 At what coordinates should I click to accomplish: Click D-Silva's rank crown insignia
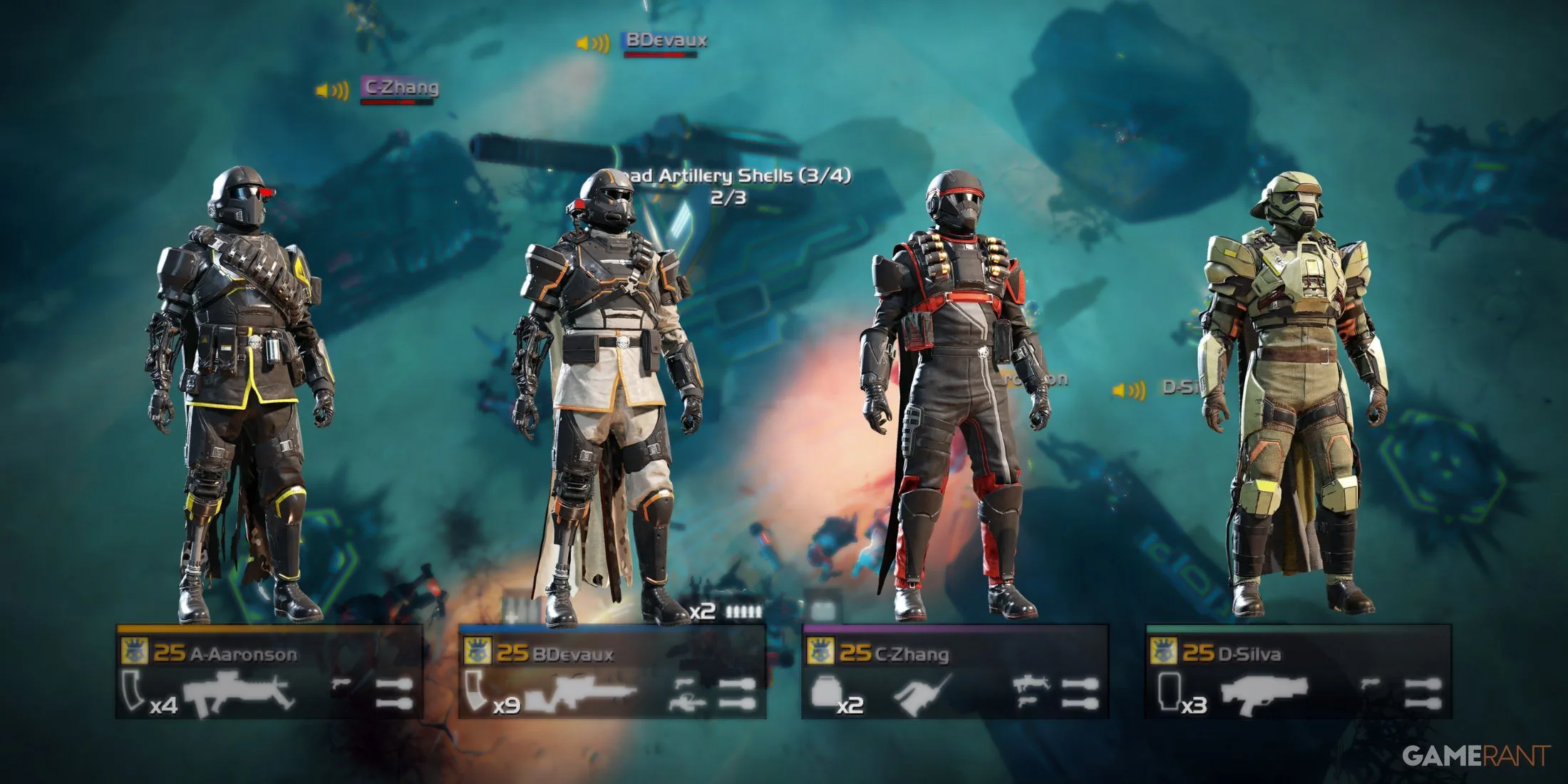click(1164, 651)
